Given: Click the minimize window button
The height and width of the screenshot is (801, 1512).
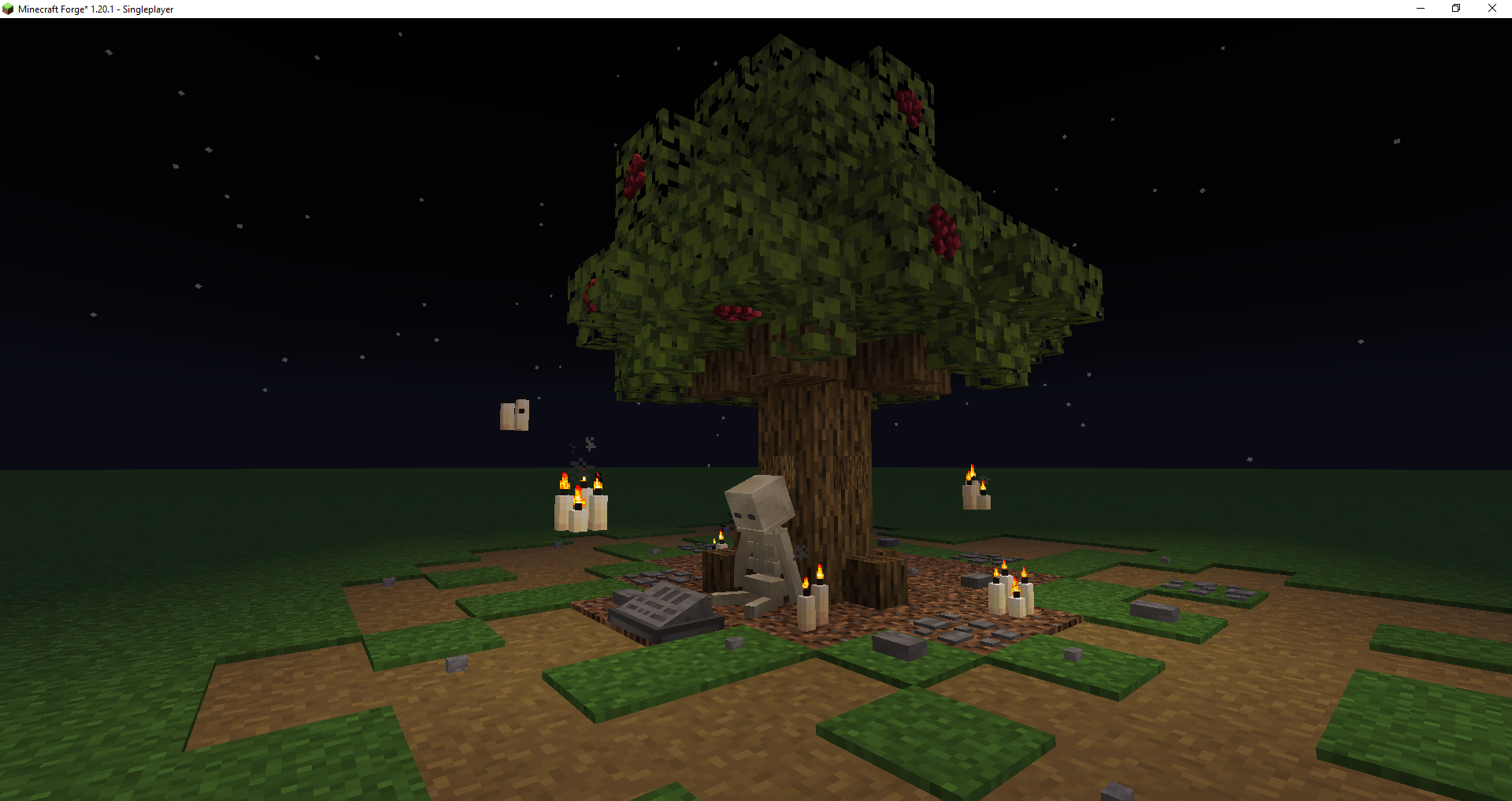Looking at the screenshot, I should (x=1420, y=8).
